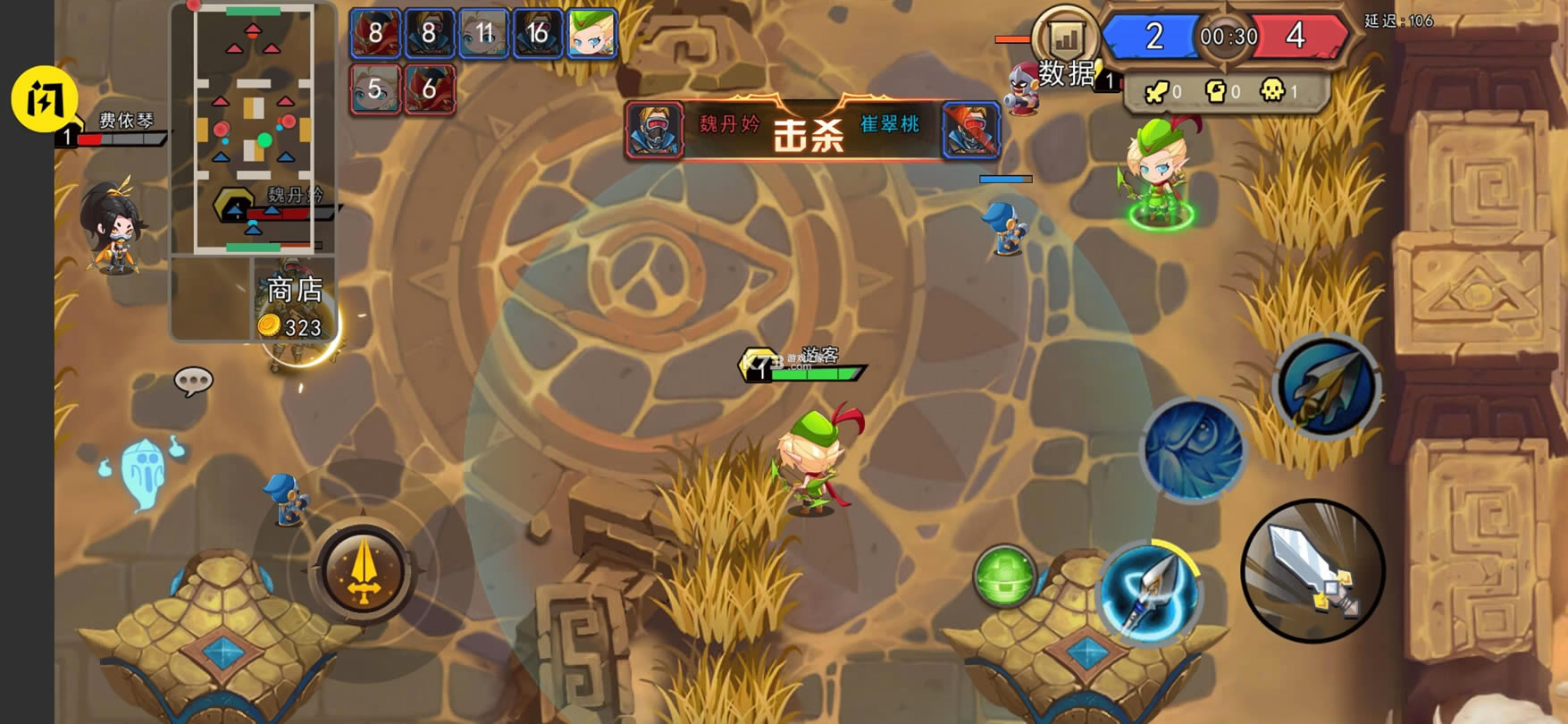Image resolution: width=1568 pixels, height=724 pixels.
Task: Select the enemy portrait numbered 5
Action: click(x=375, y=88)
